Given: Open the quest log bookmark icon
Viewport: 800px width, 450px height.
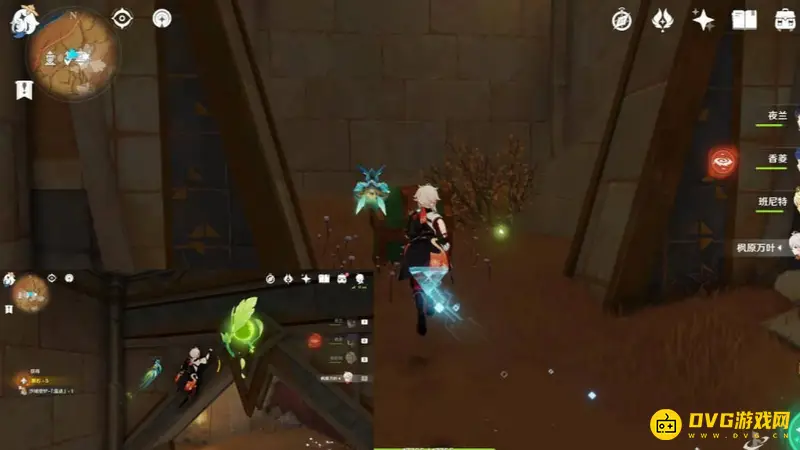Looking at the screenshot, I should pyautogui.click(x=22, y=89).
